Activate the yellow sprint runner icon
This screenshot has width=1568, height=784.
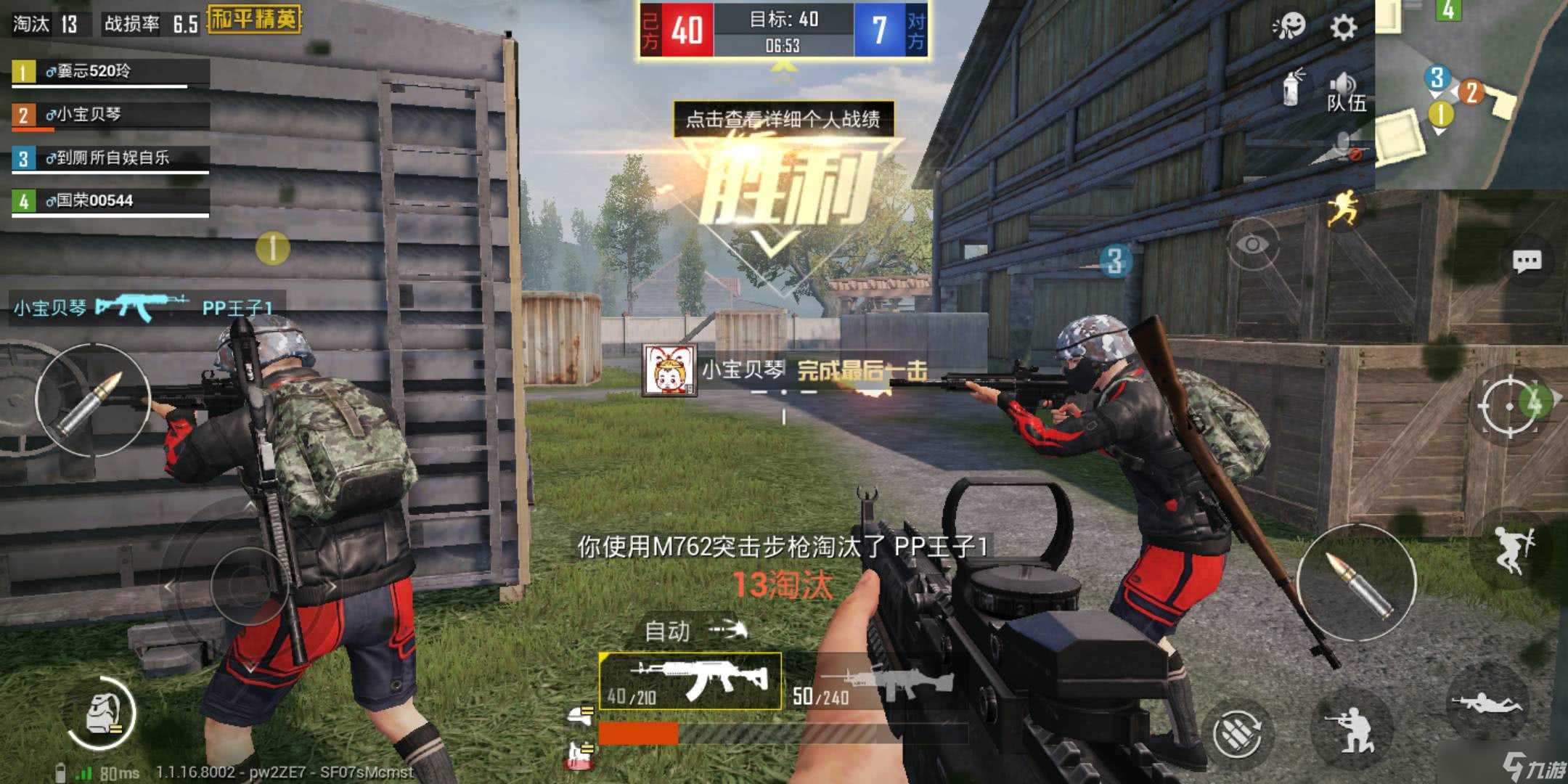point(1342,209)
